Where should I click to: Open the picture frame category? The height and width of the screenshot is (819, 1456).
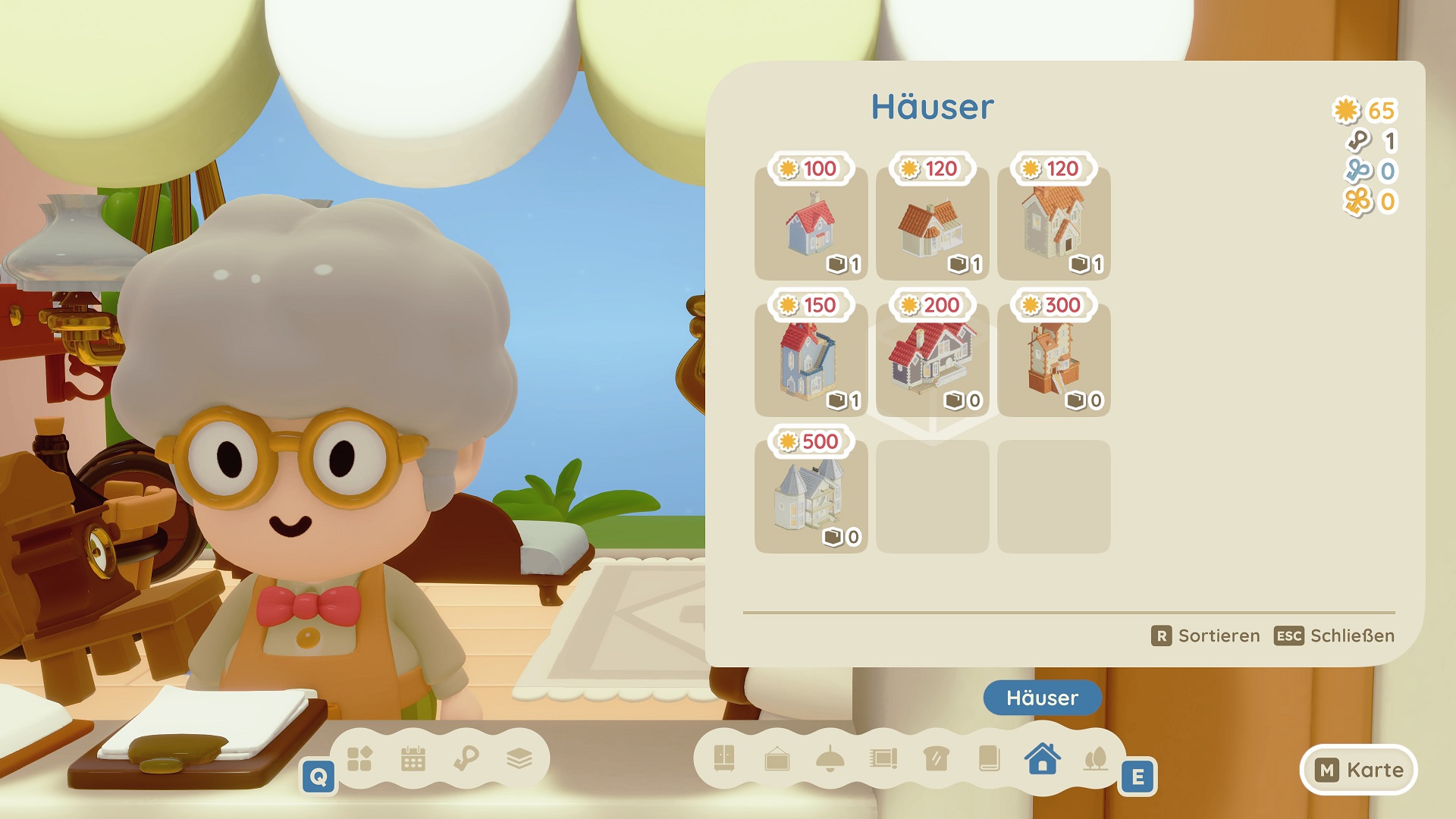[x=777, y=758]
